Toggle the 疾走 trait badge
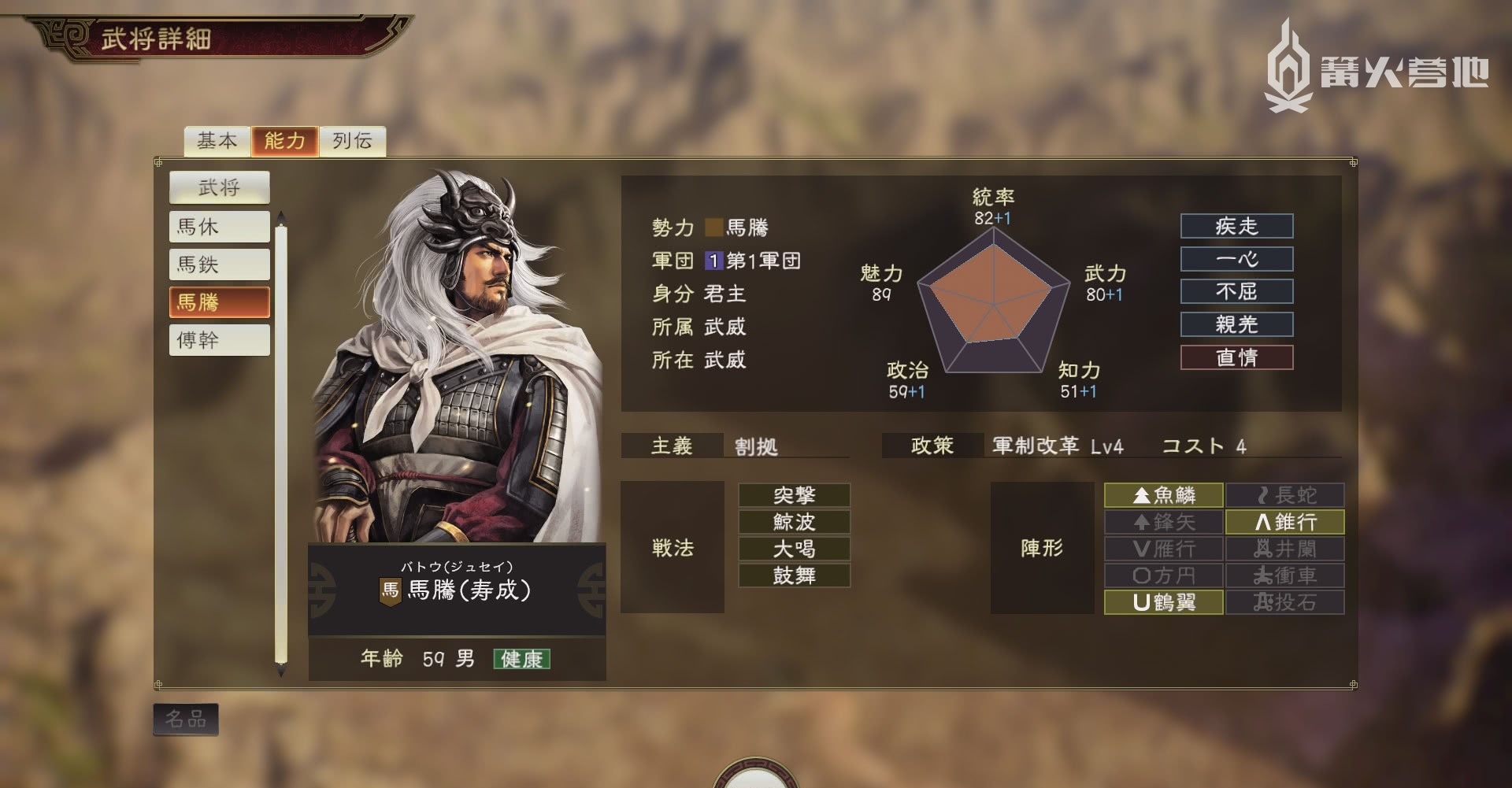 point(1236,226)
